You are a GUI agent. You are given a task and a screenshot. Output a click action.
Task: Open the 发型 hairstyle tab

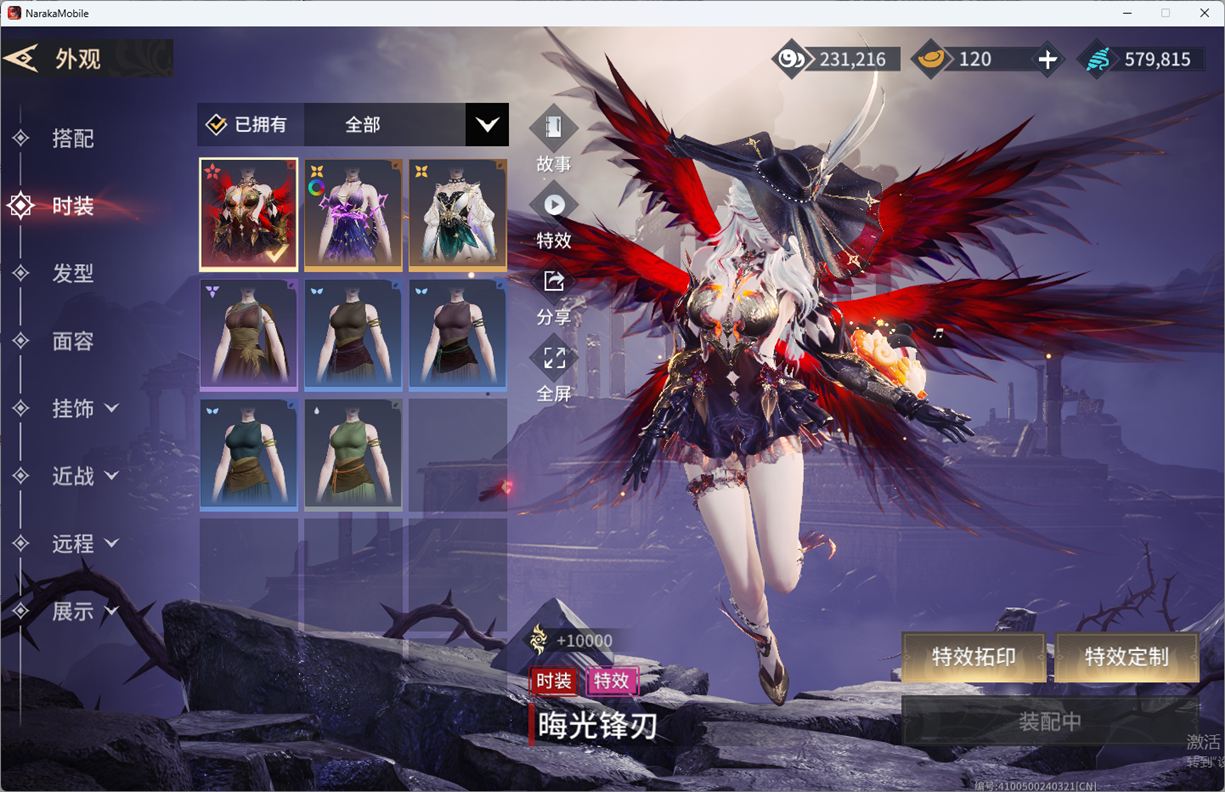pos(72,273)
